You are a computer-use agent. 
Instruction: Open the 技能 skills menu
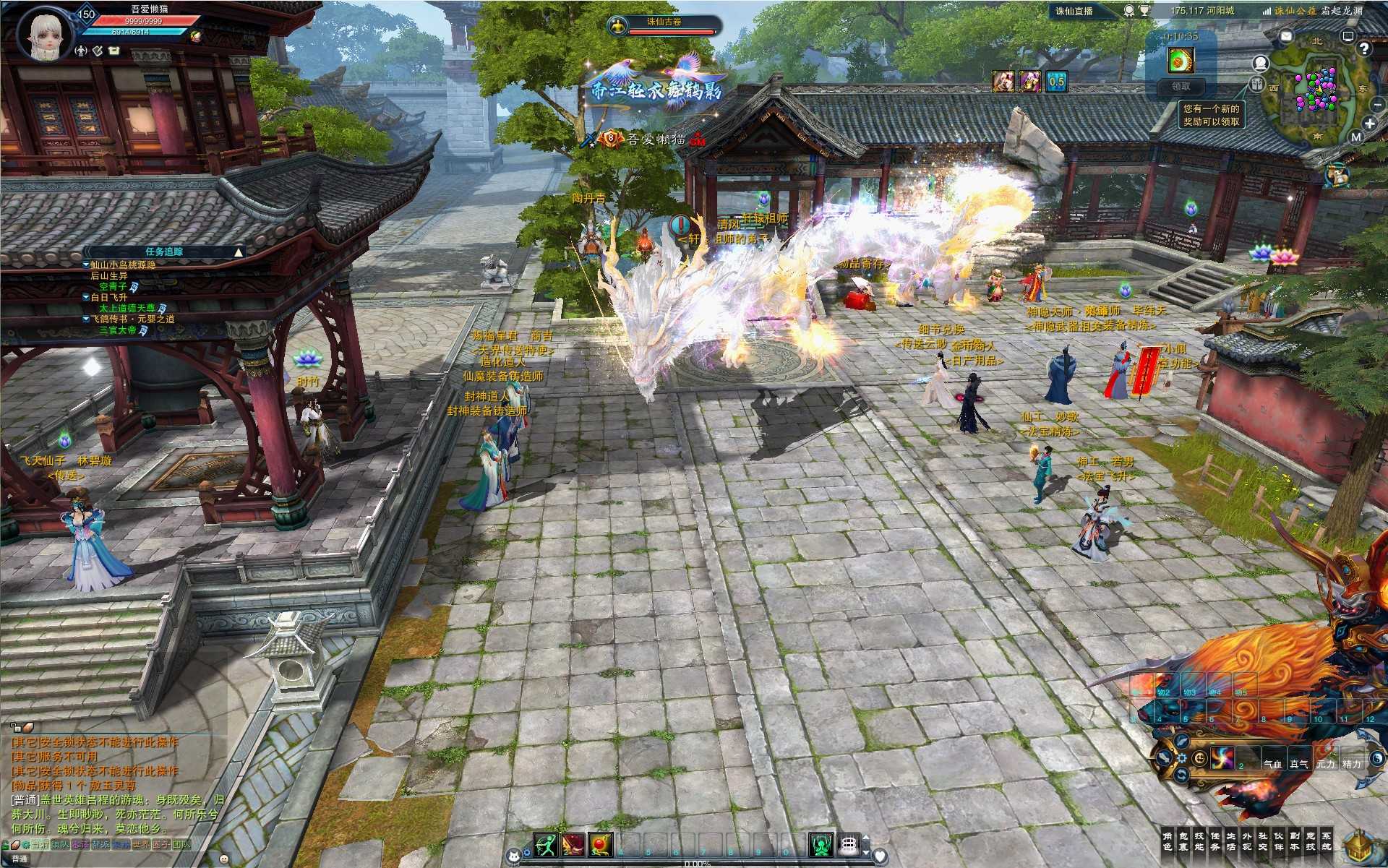[x=1199, y=841]
